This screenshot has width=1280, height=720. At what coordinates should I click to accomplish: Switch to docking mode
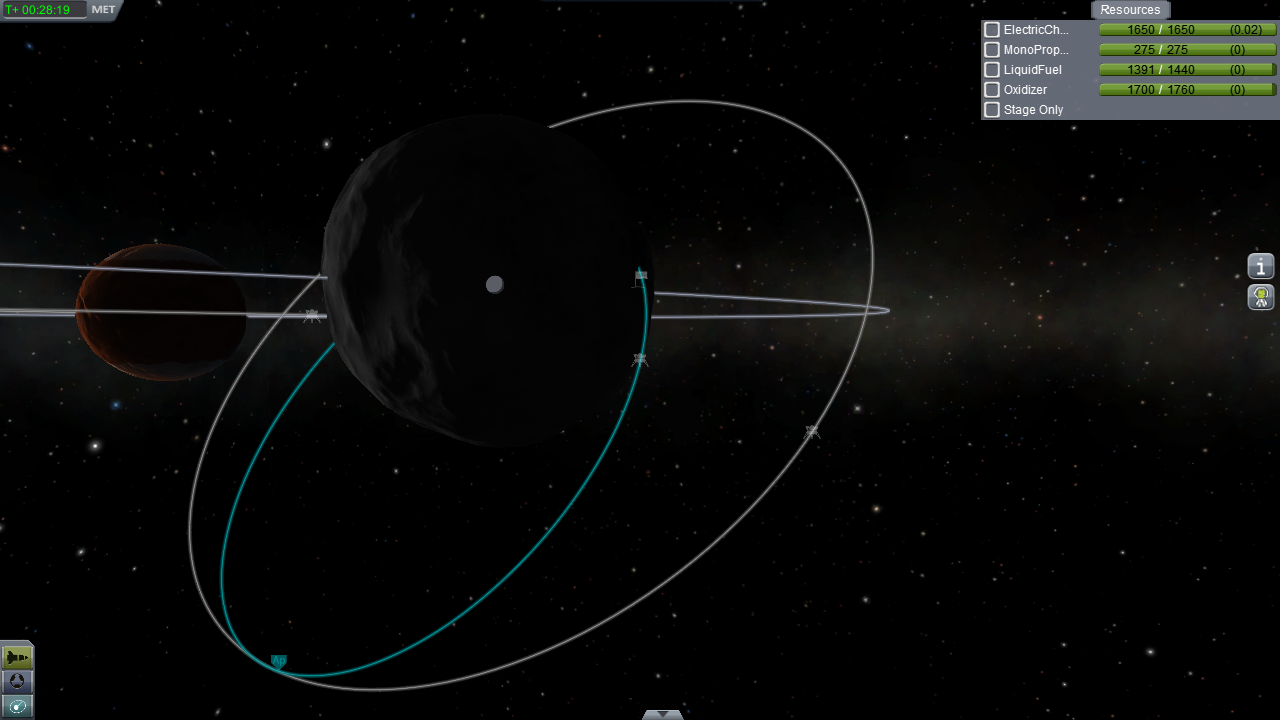point(17,682)
